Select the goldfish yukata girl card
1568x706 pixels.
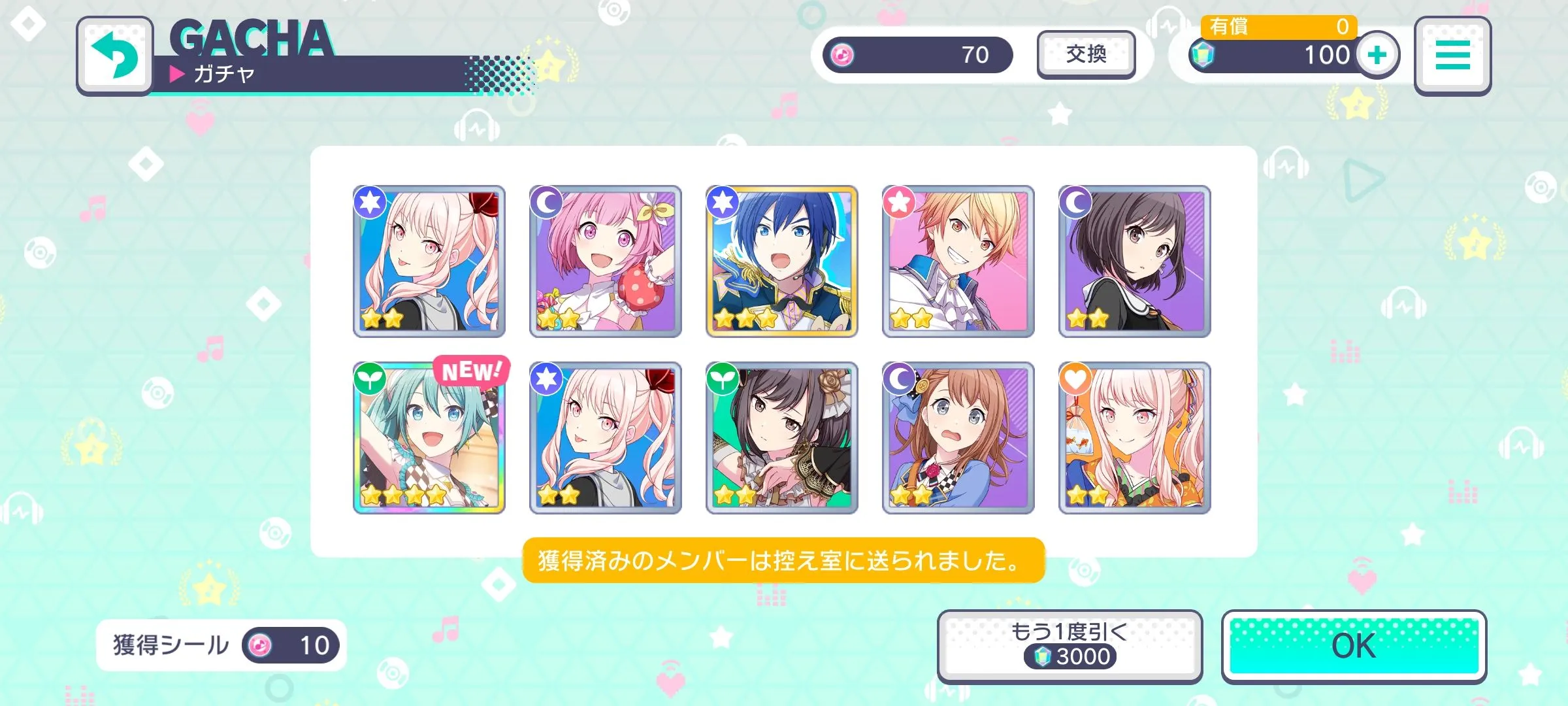click(1135, 438)
